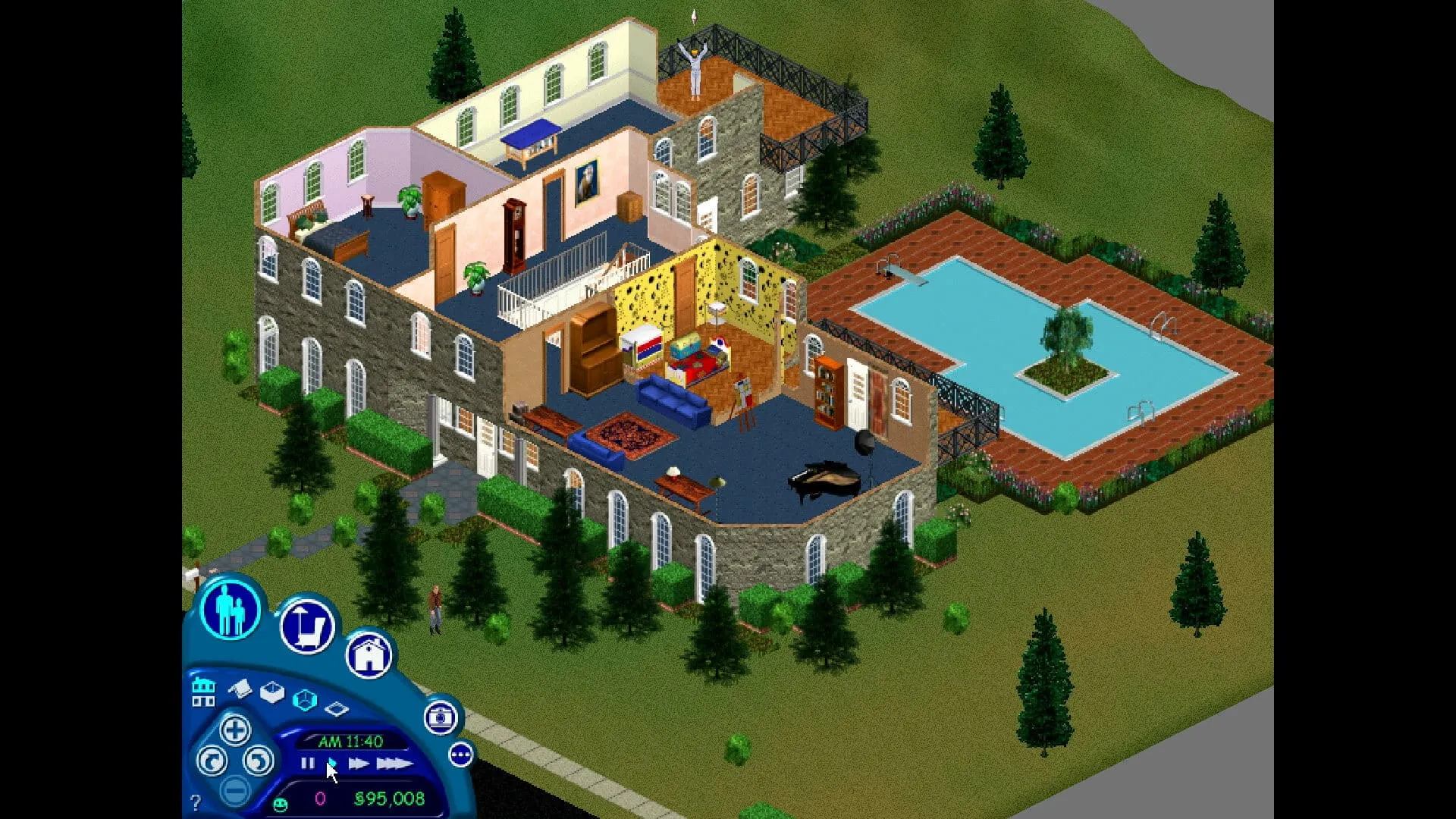Click the green smiley mood indicator
This screenshot has height=819, width=1456.
tap(280, 804)
